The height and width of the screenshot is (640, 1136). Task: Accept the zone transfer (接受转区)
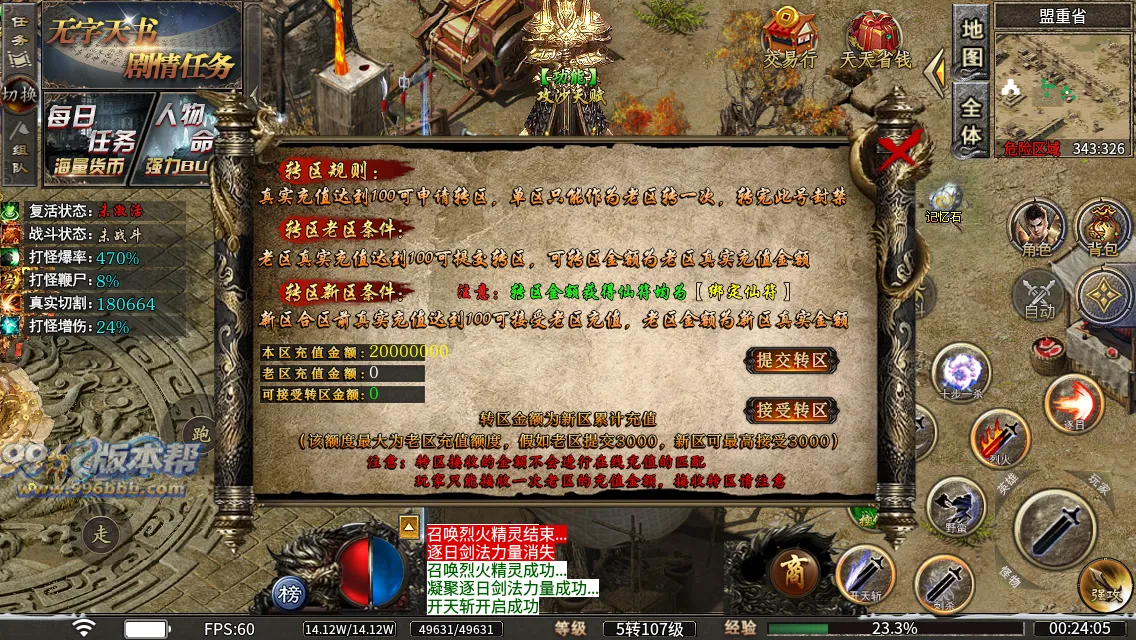point(791,410)
